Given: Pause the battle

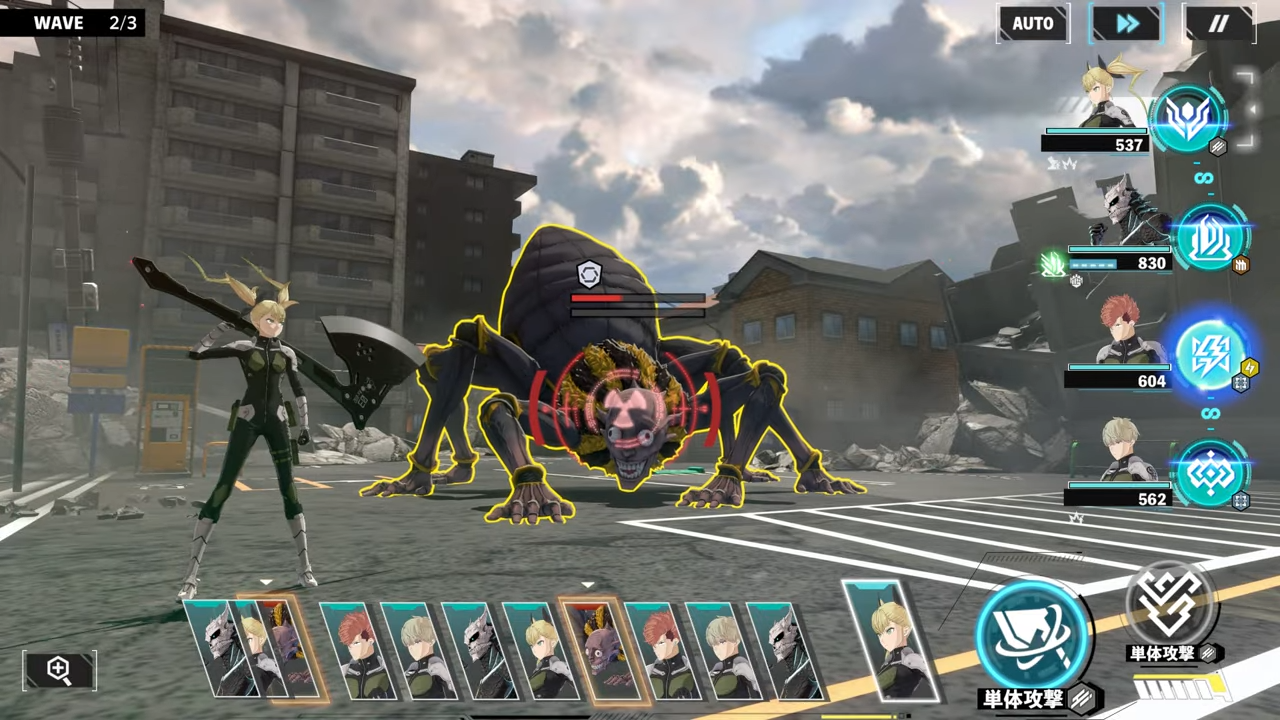Looking at the screenshot, I should click(1218, 23).
